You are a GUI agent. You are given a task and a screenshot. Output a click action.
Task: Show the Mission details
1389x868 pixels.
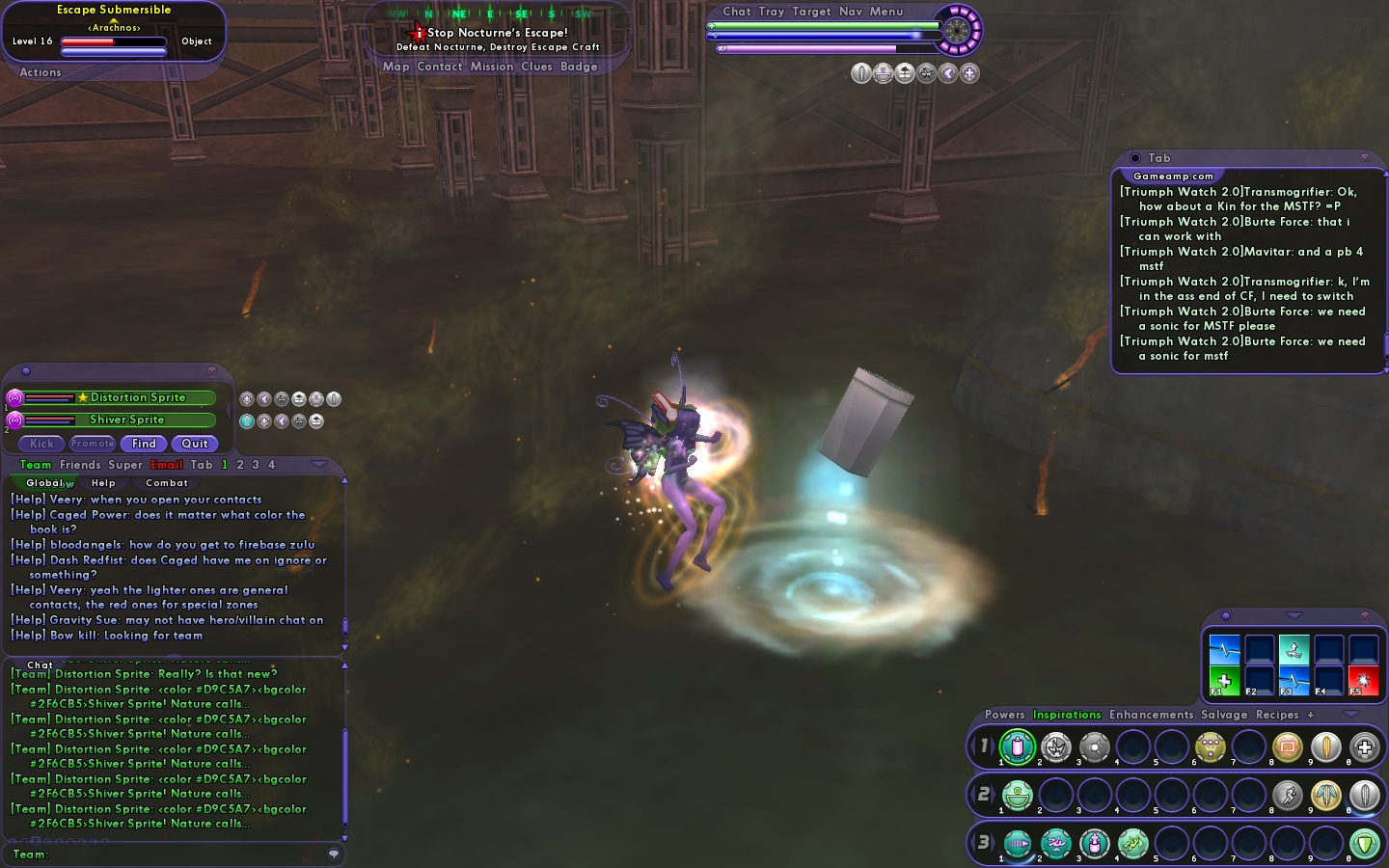point(492,67)
